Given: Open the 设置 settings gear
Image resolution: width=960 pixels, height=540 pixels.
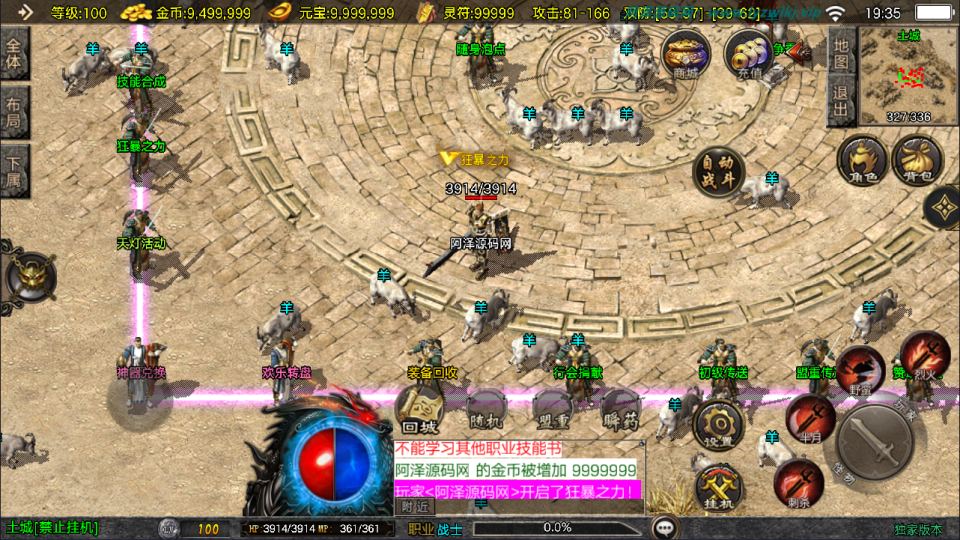Looking at the screenshot, I should [x=717, y=425].
